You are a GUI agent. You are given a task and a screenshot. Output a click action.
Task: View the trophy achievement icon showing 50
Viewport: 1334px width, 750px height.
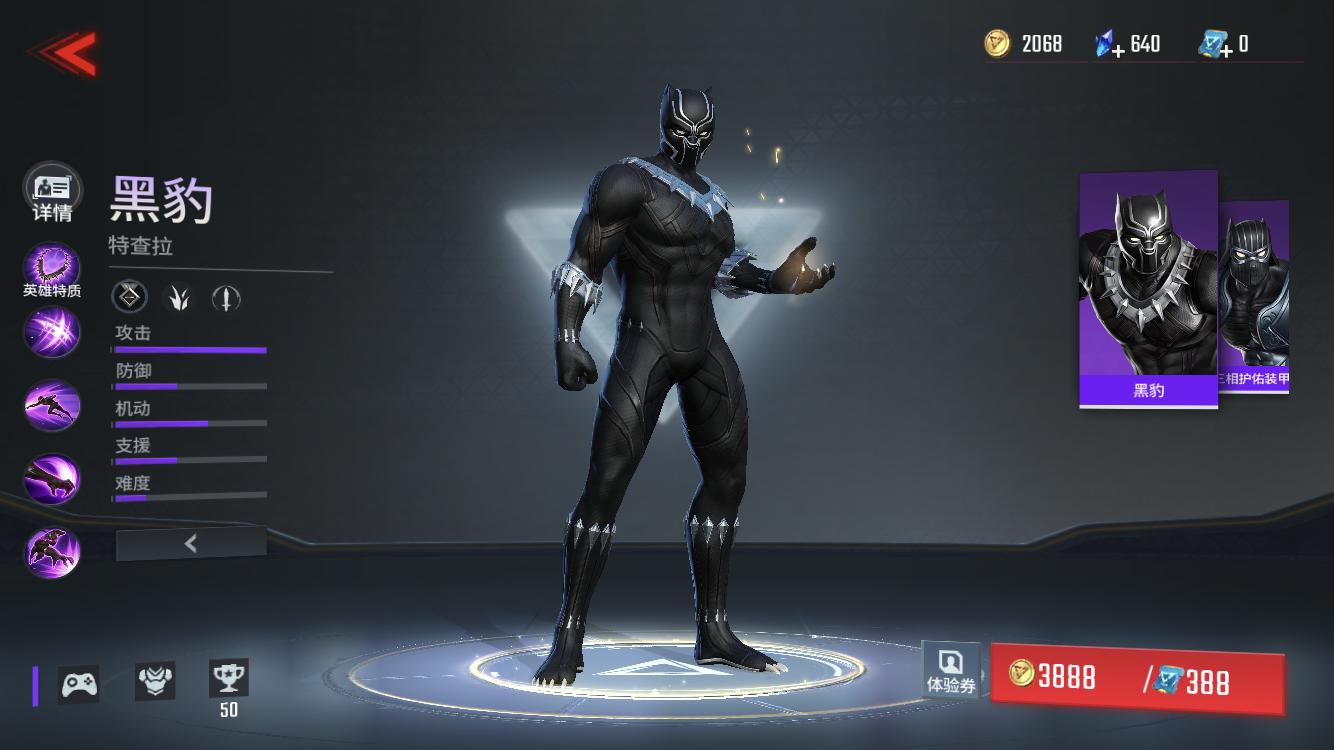coord(229,681)
